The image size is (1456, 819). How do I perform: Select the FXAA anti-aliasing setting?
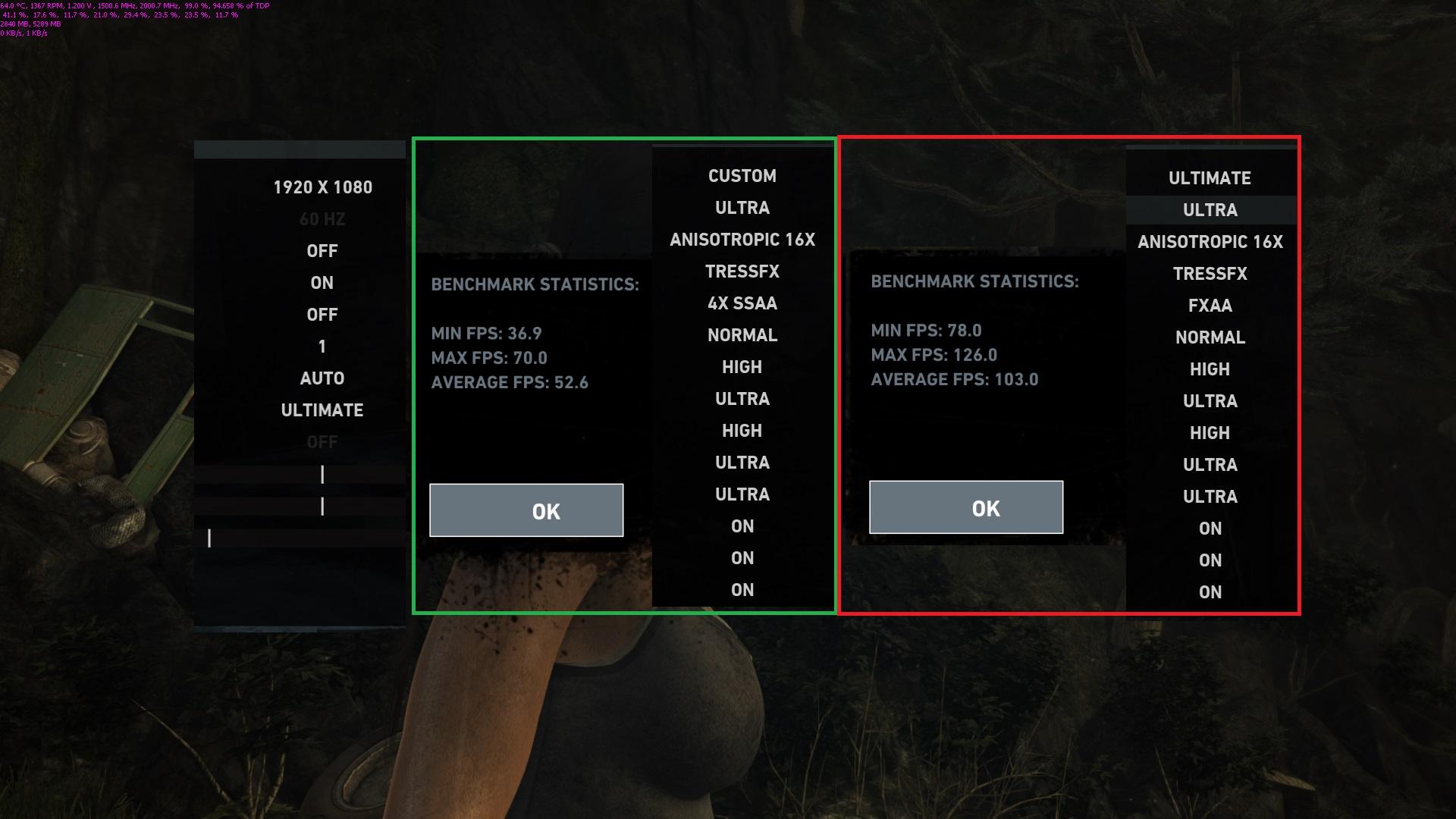(x=1210, y=306)
